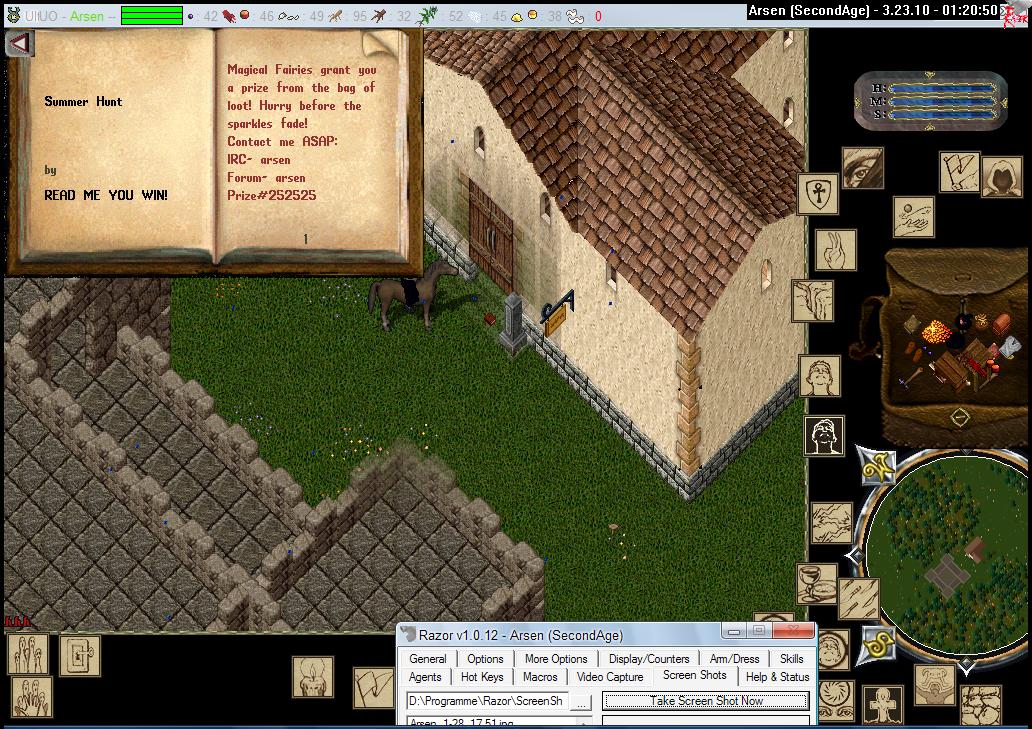This screenshot has height=729, width=1032.
Task: Open the Macros tab in Razor
Action: pyautogui.click(x=540, y=677)
